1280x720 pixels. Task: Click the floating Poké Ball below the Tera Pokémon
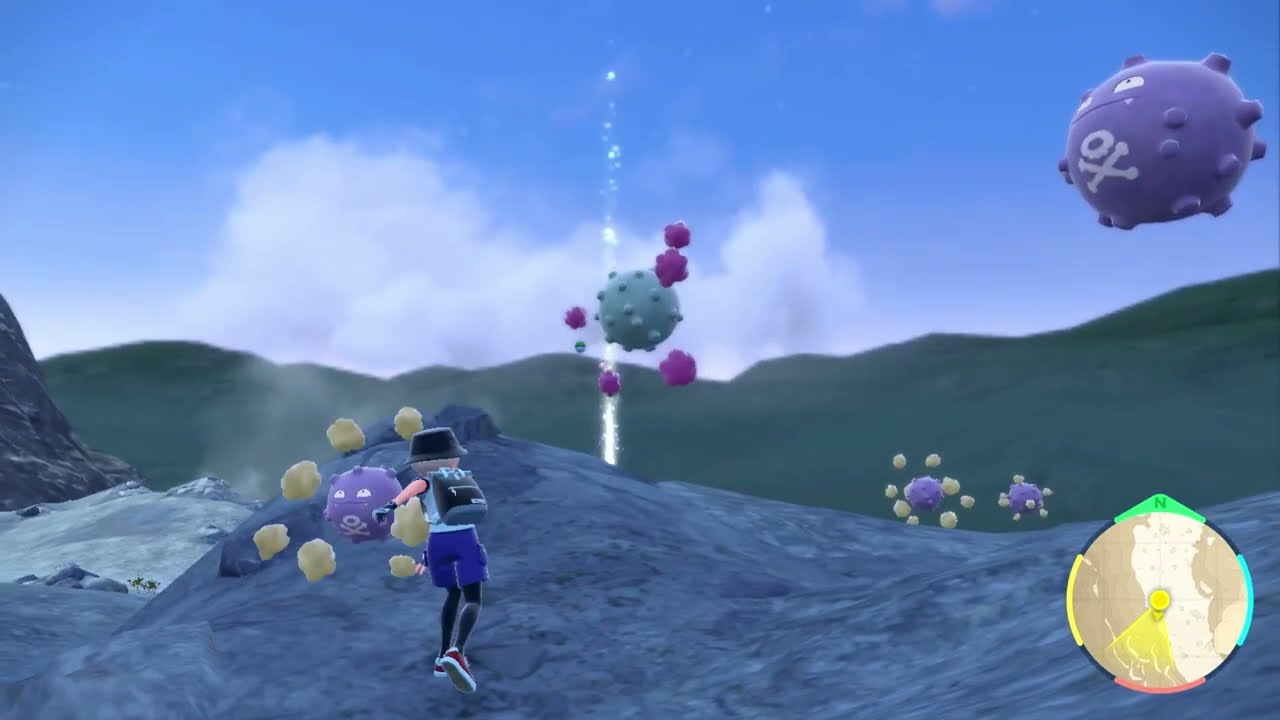click(x=580, y=345)
